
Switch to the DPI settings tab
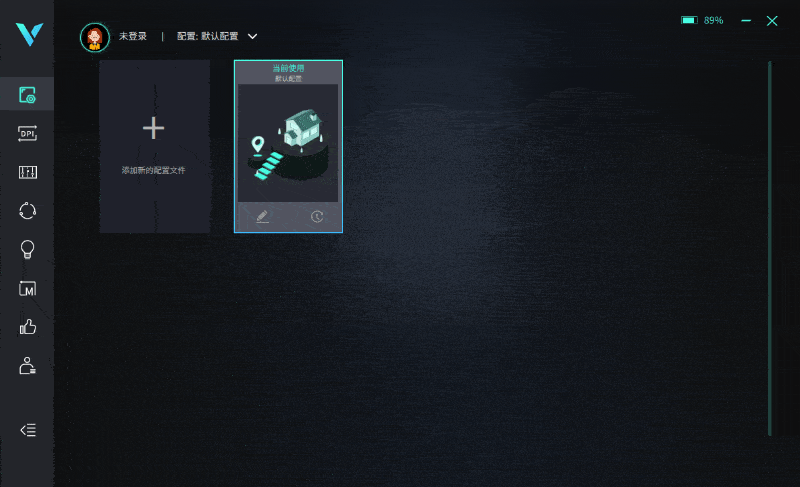pyautogui.click(x=27, y=134)
